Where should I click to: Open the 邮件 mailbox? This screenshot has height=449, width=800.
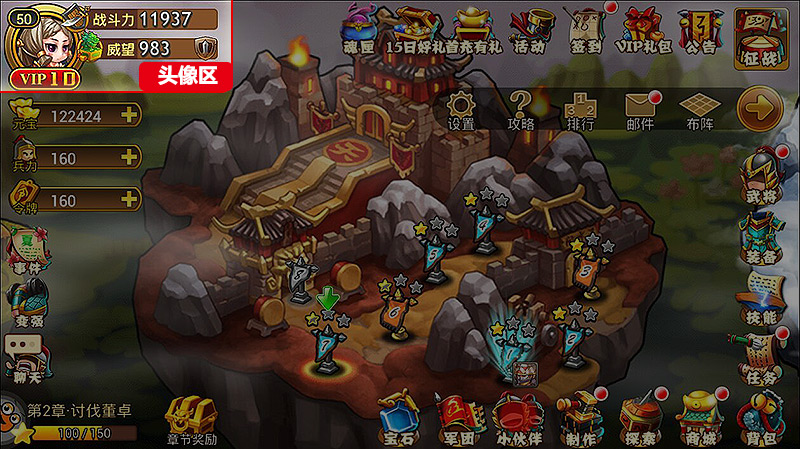pyautogui.click(x=640, y=109)
